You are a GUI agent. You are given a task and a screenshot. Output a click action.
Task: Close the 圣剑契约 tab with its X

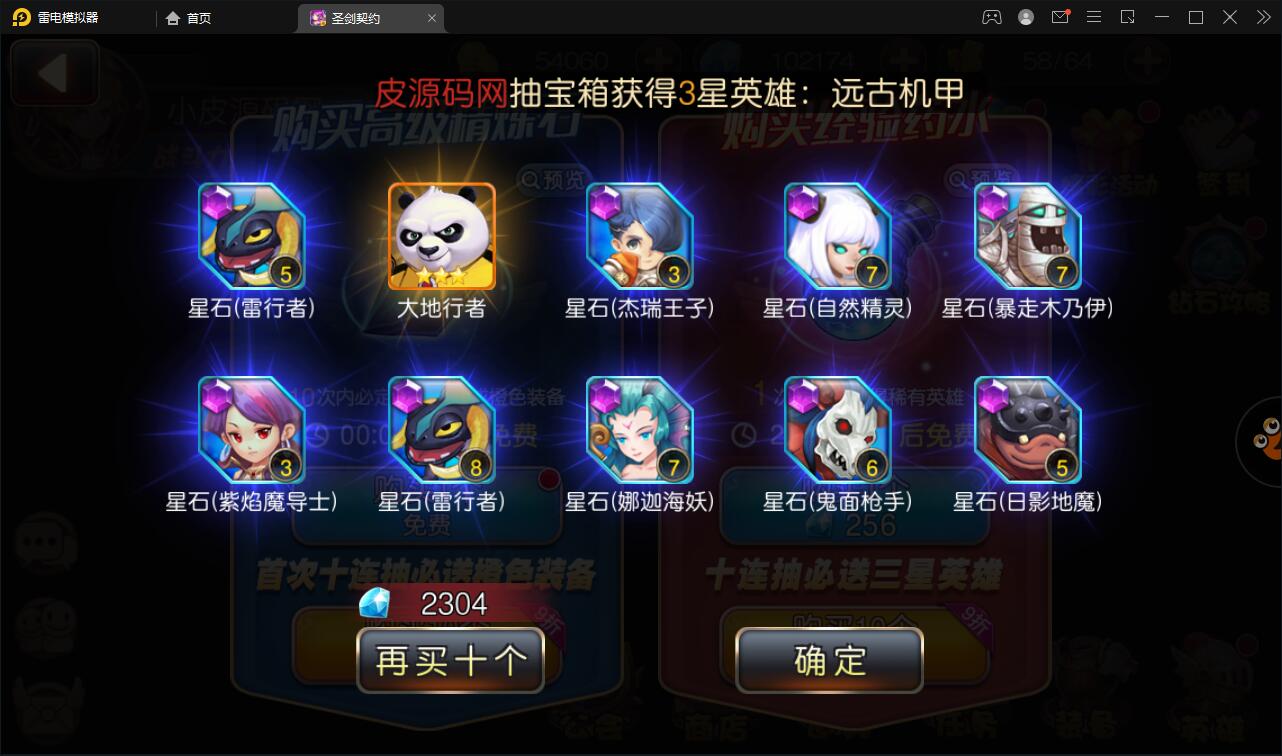pyautogui.click(x=431, y=17)
